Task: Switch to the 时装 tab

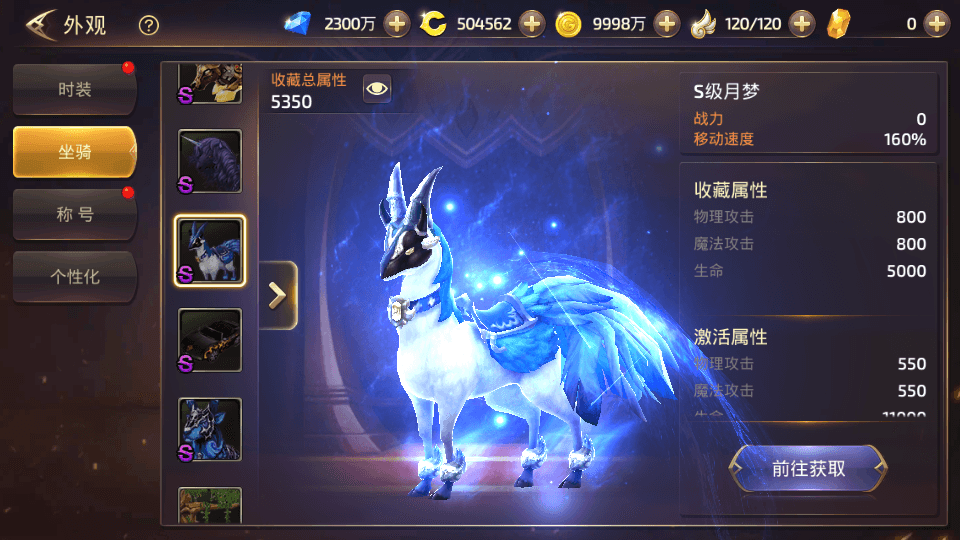Action: (74, 90)
